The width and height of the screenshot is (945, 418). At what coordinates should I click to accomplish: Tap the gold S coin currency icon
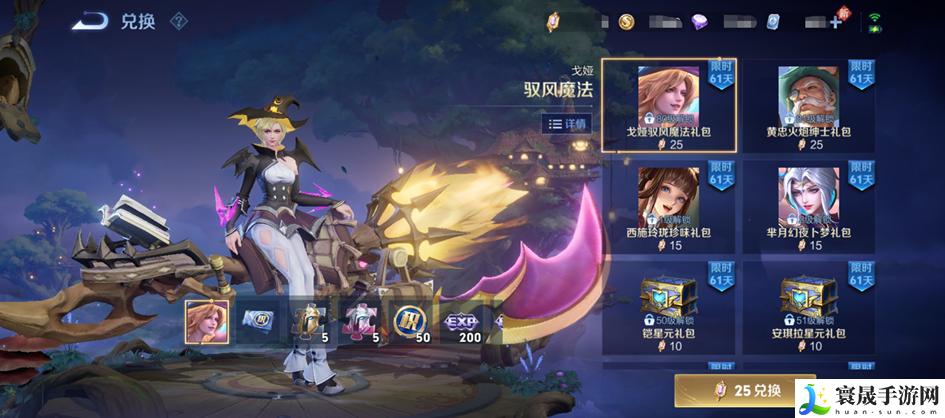627,22
